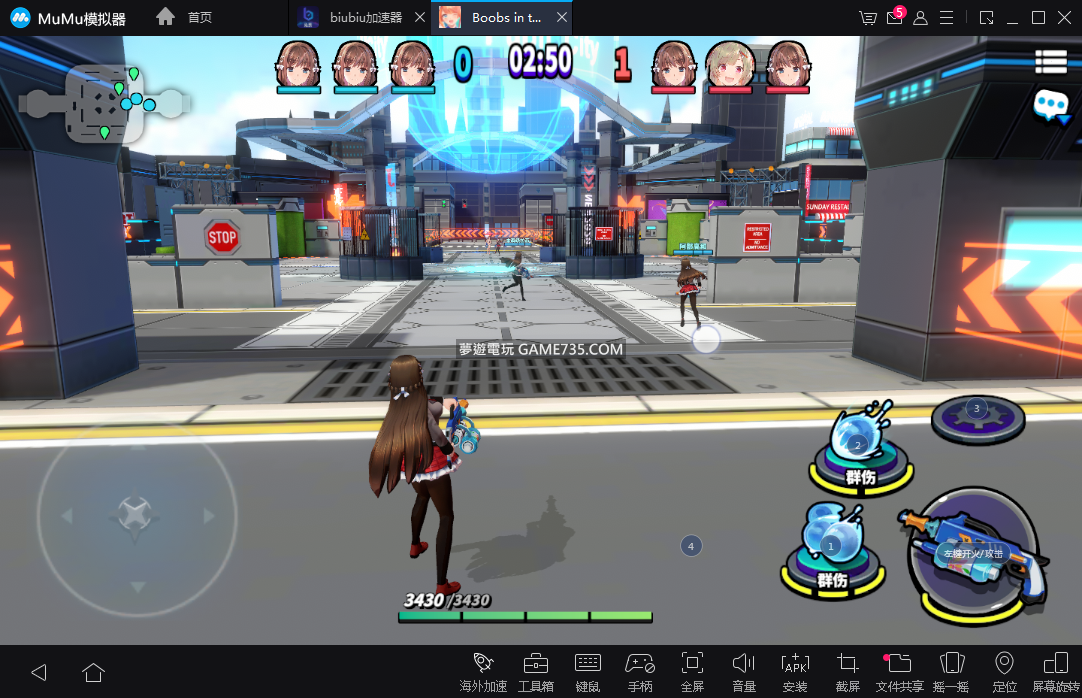Image resolution: width=1082 pixels, height=698 pixels.
Task: Take a screenshot with the 截屏 tool
Action: coord(847,671)
